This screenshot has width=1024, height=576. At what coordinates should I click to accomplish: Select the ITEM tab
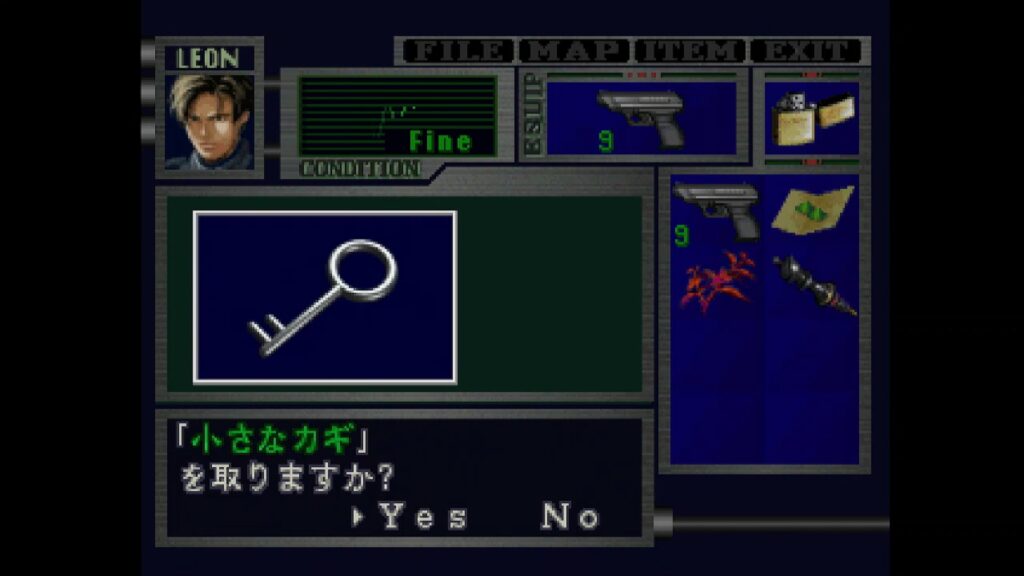(692, 51)
